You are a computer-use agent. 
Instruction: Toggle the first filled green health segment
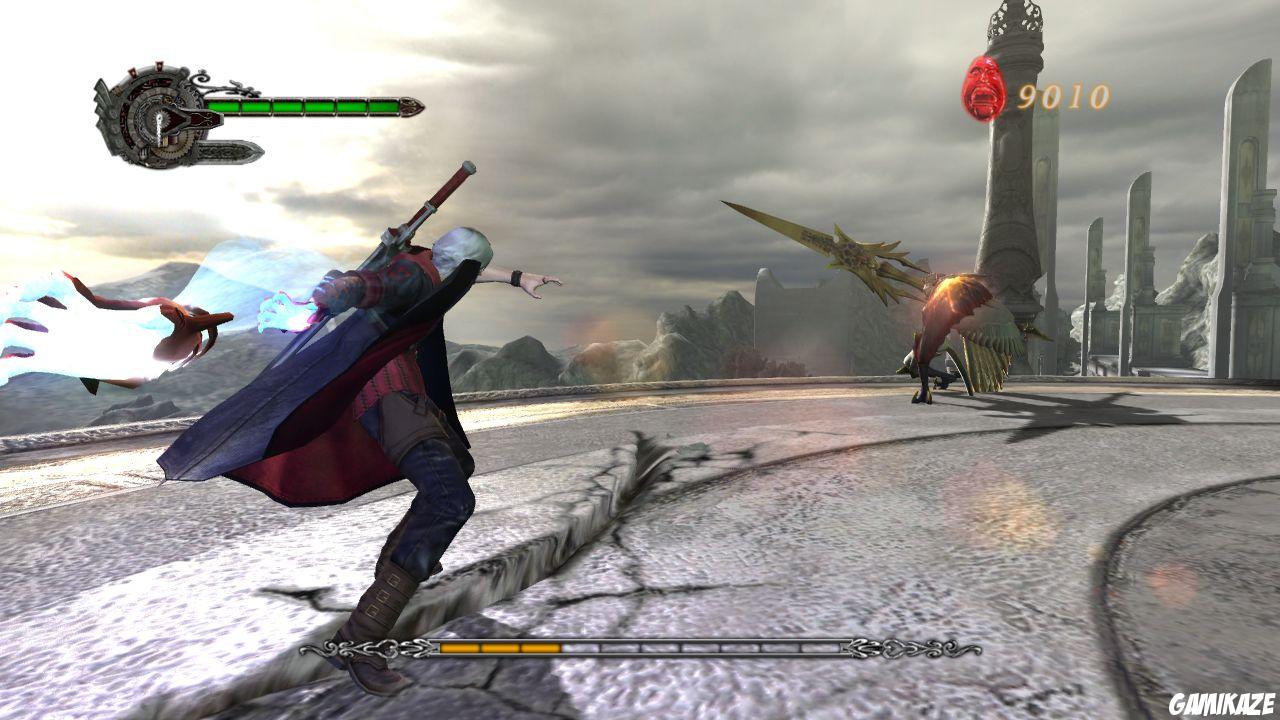[x=226, y=107]
